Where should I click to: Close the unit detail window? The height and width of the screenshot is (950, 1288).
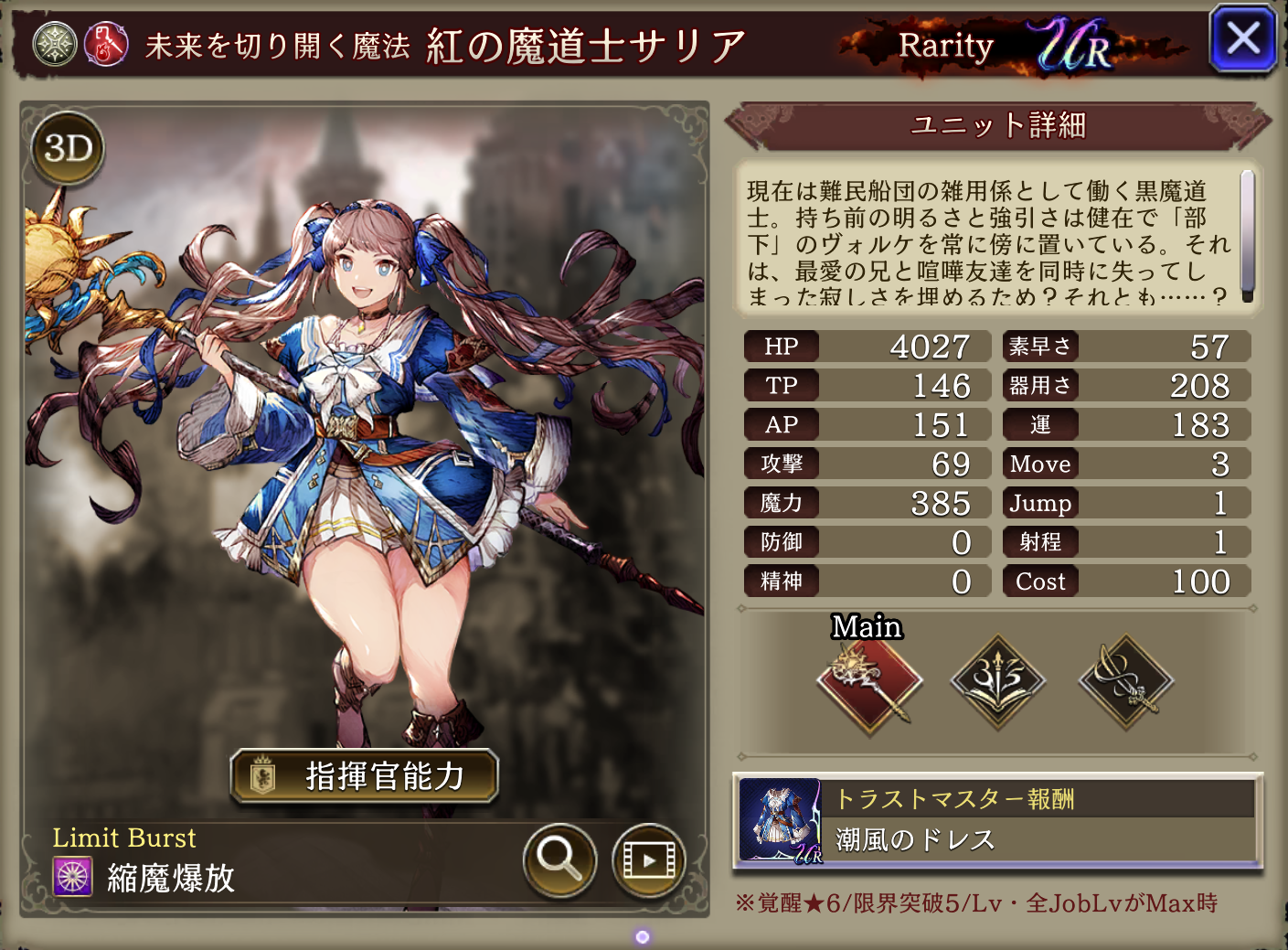pyautogui.click(x=1241, y=39)
